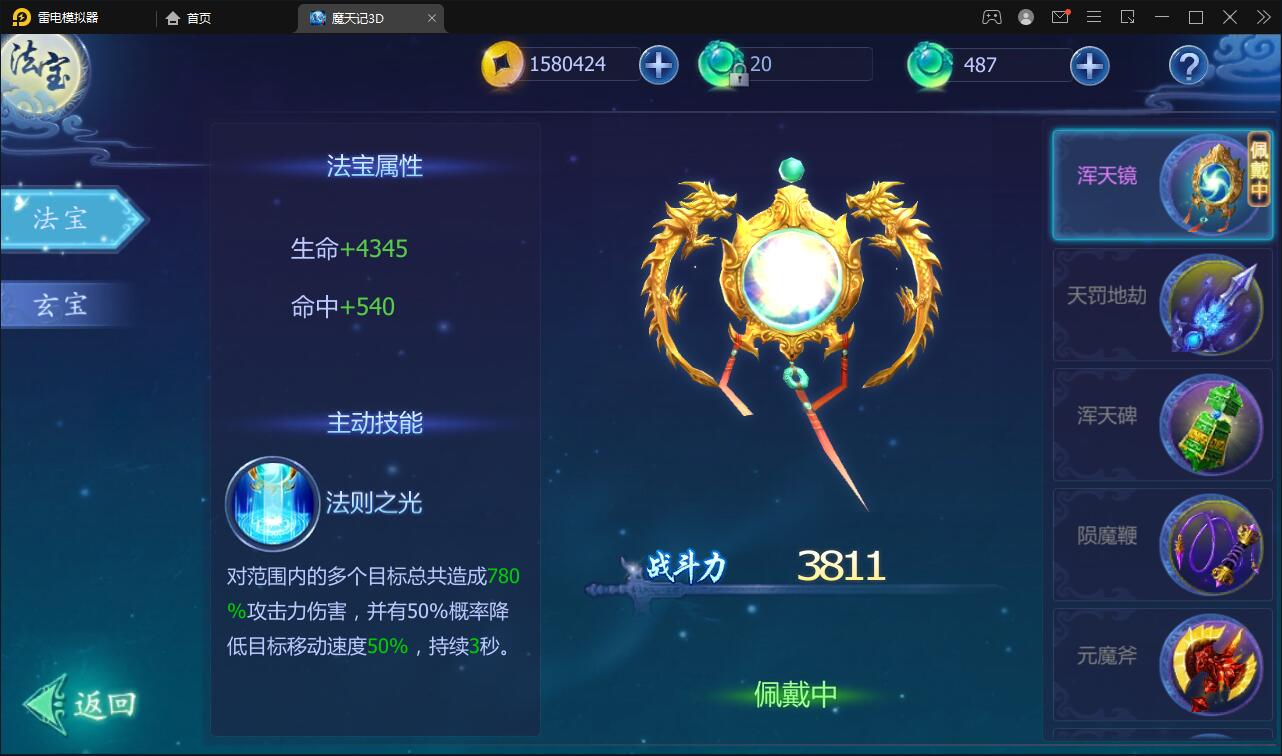Switch to the 首页 emulator tab
The width and height of the screenshot is (1282, 756).
click(x=188, y=18)
